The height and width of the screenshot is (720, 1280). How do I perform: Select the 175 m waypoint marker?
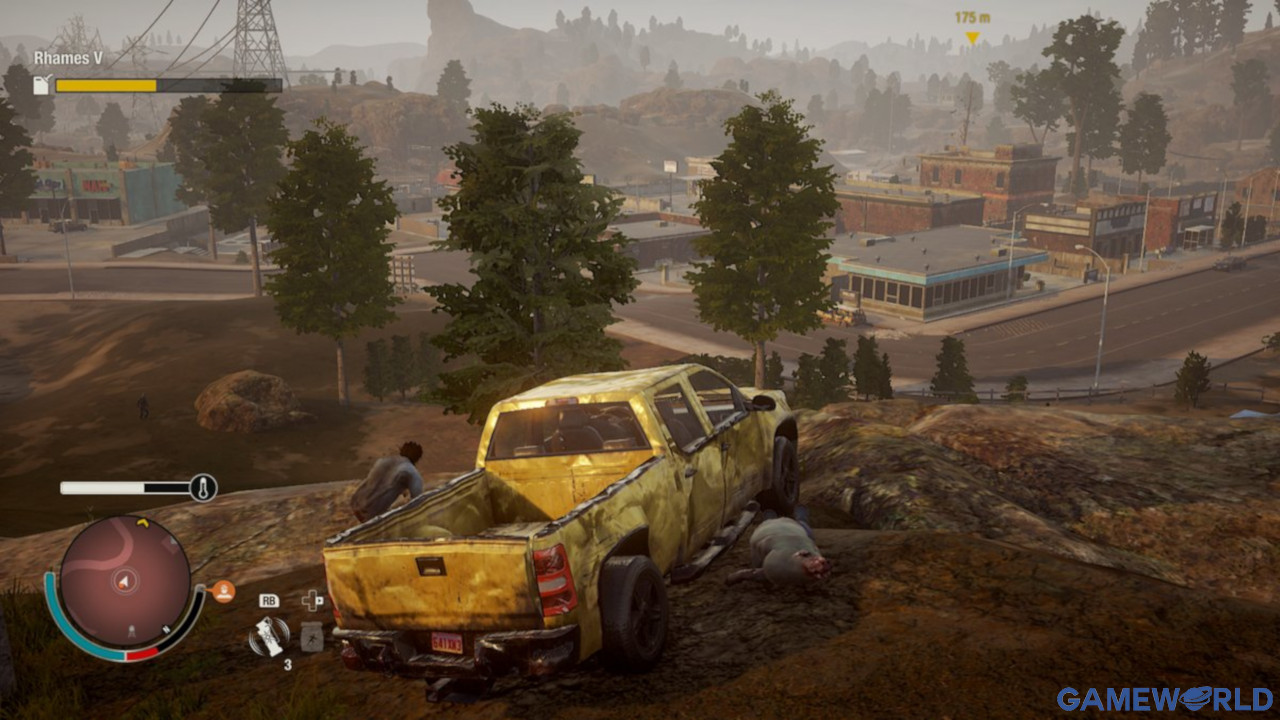[x=971, y=38]
